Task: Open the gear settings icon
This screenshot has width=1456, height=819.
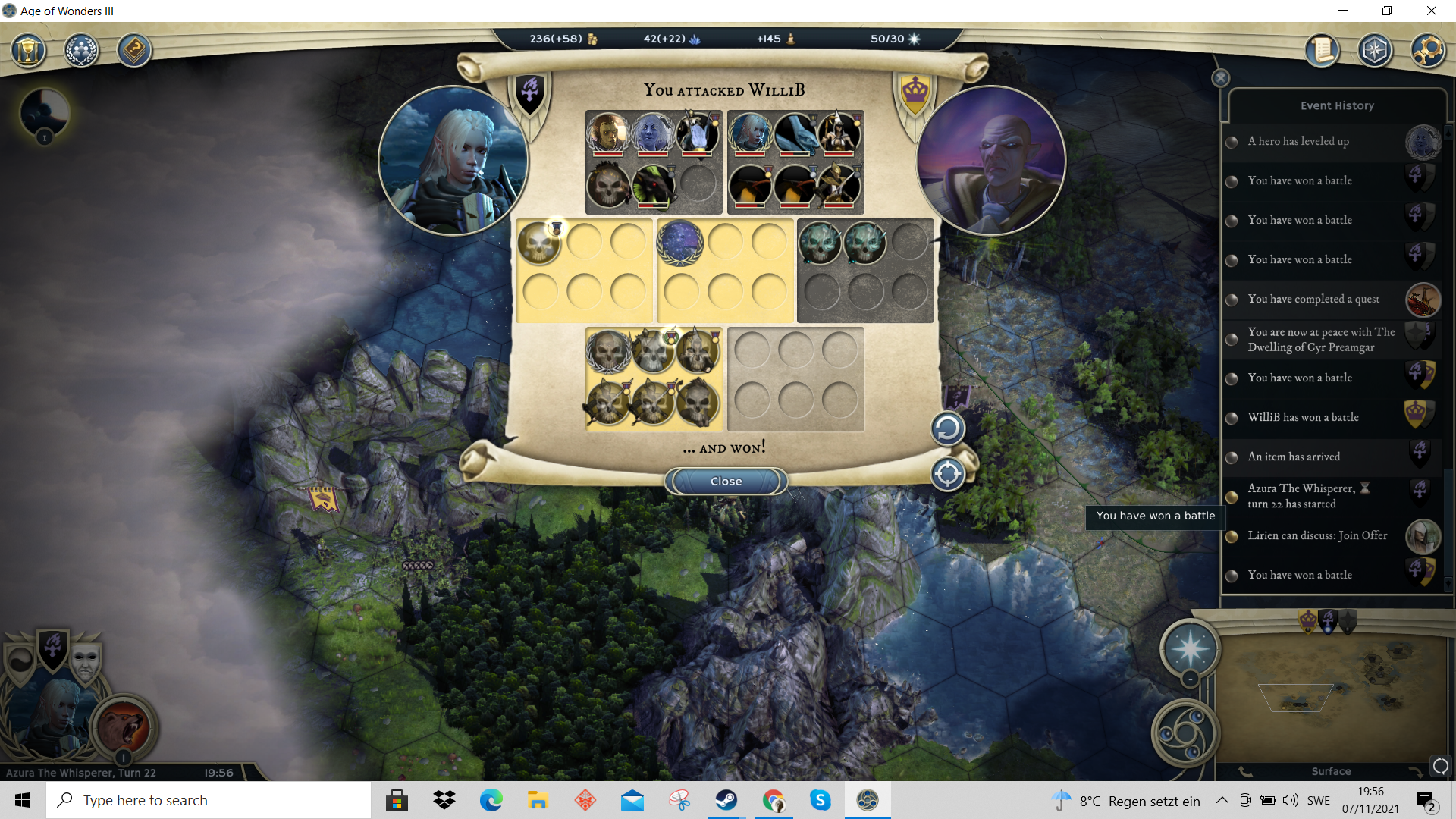Action: (1427, 51)
